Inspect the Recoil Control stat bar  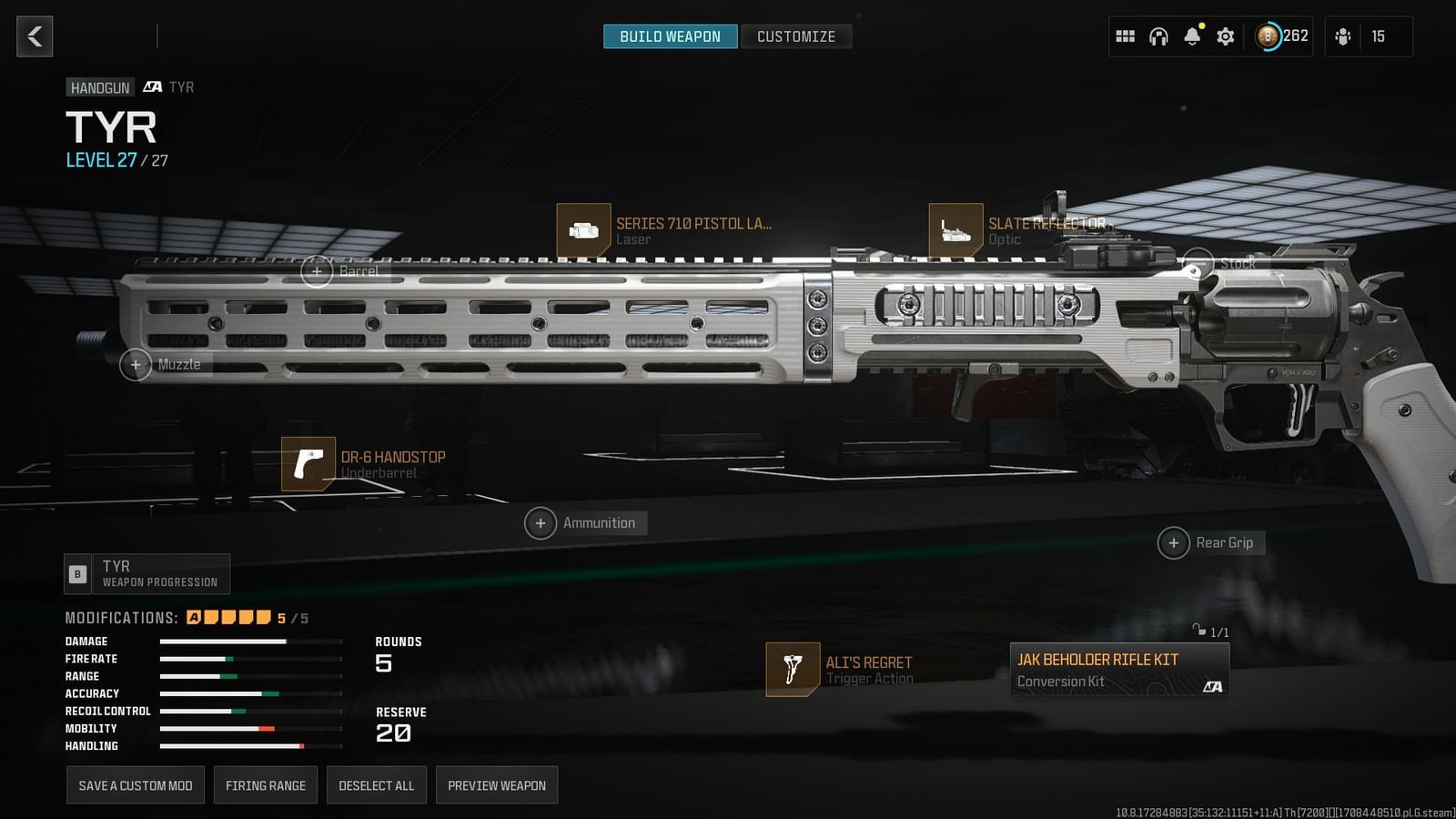246,711
